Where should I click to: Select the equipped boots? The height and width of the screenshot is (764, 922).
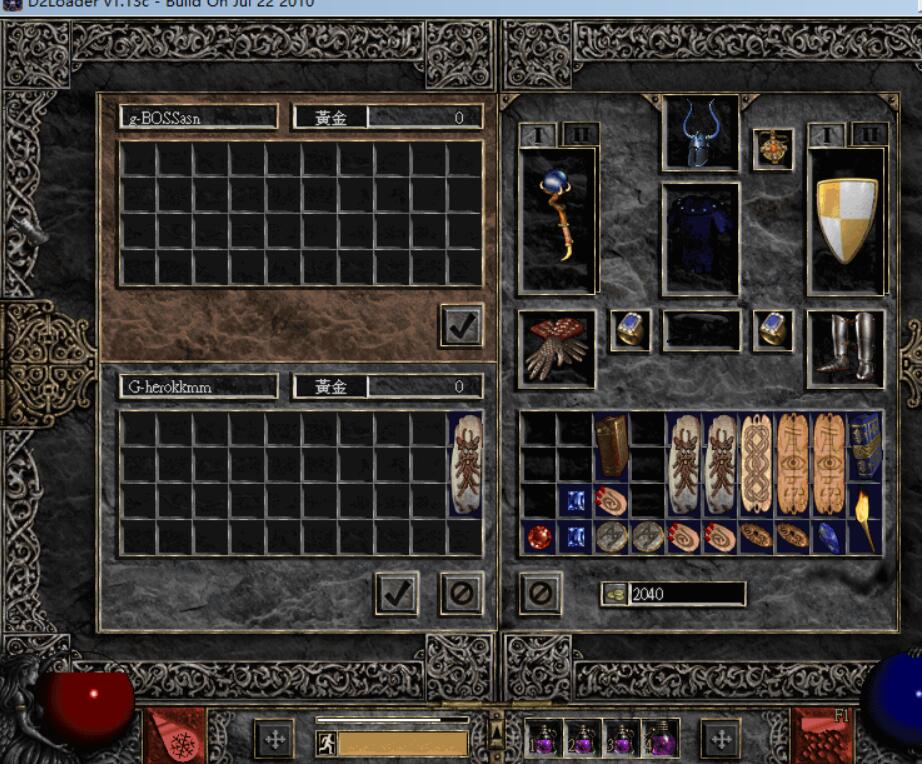point(846,348)
